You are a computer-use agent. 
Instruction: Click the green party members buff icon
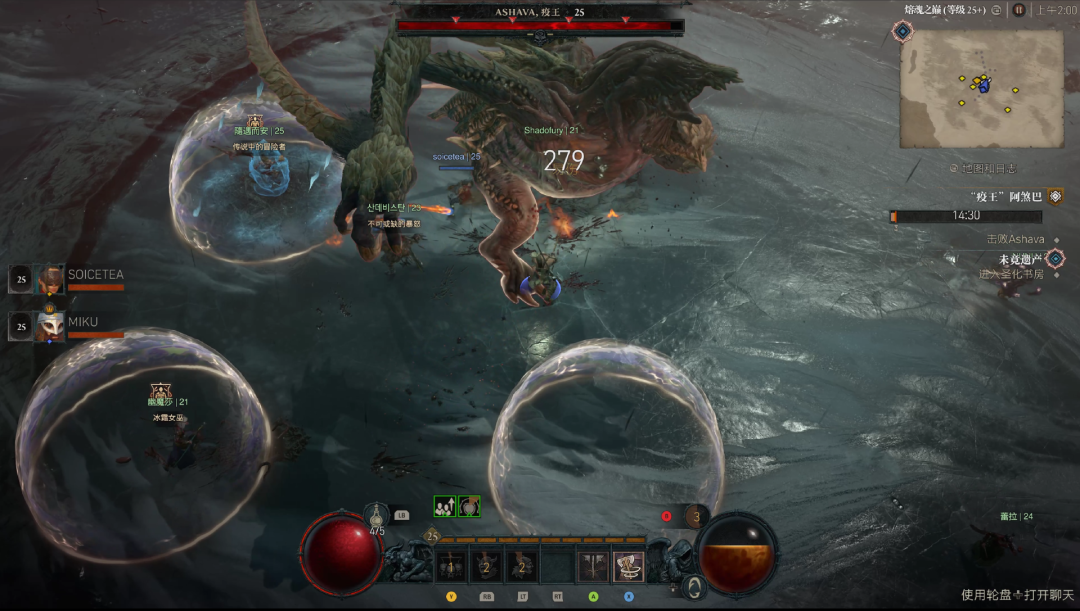444,507
